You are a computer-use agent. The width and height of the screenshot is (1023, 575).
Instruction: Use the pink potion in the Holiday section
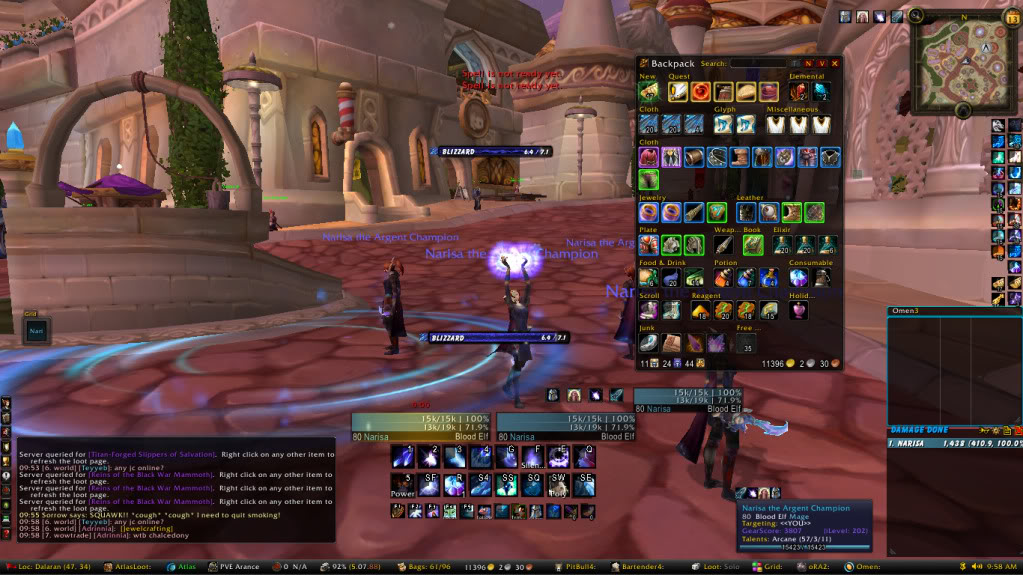(x=798, y=310)
